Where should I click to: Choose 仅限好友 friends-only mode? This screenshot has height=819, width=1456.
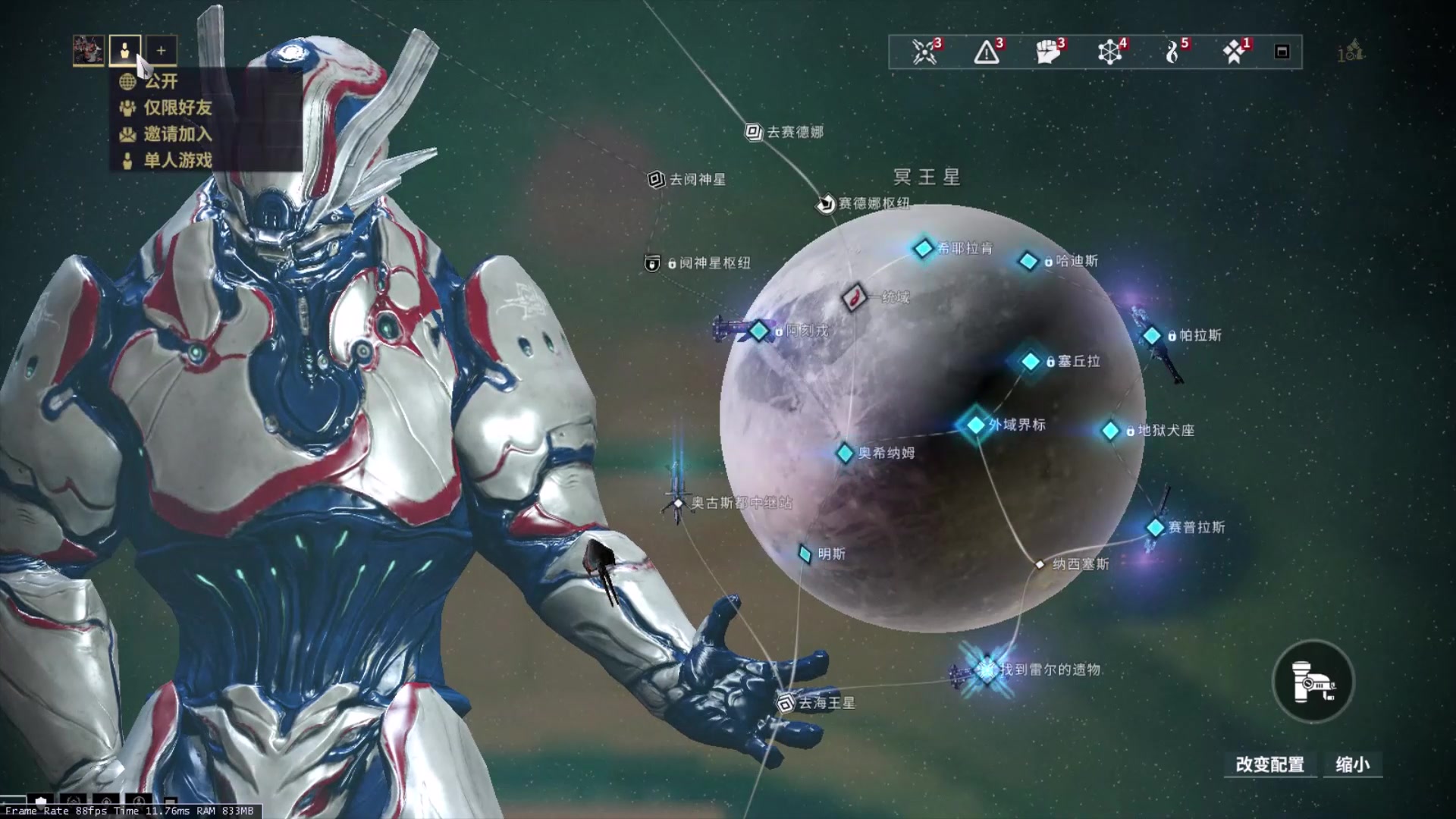click(177, 108)
